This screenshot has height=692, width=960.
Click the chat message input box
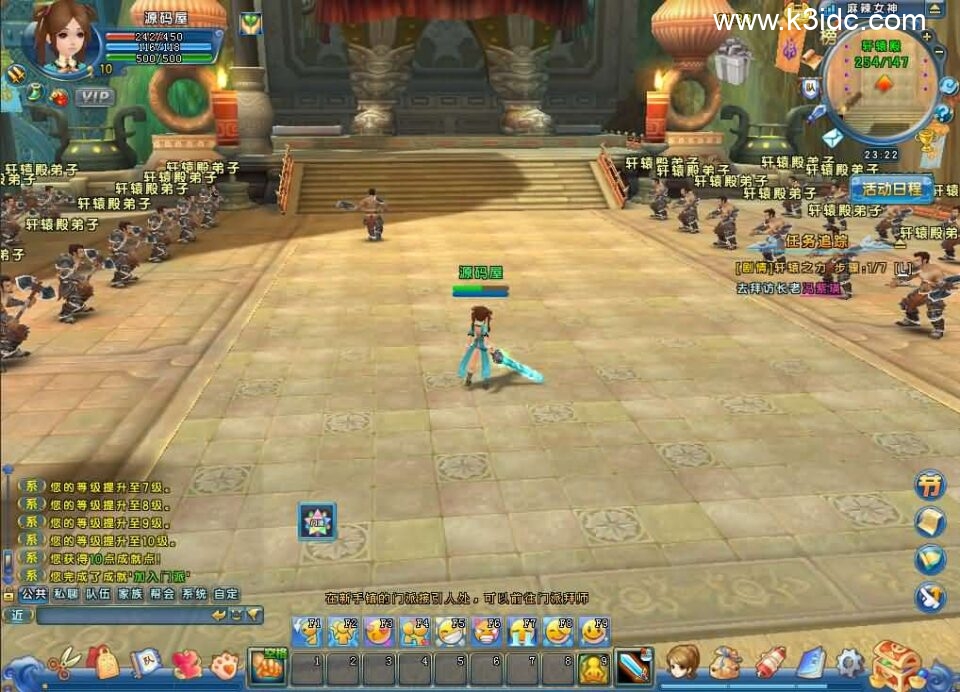120,615
